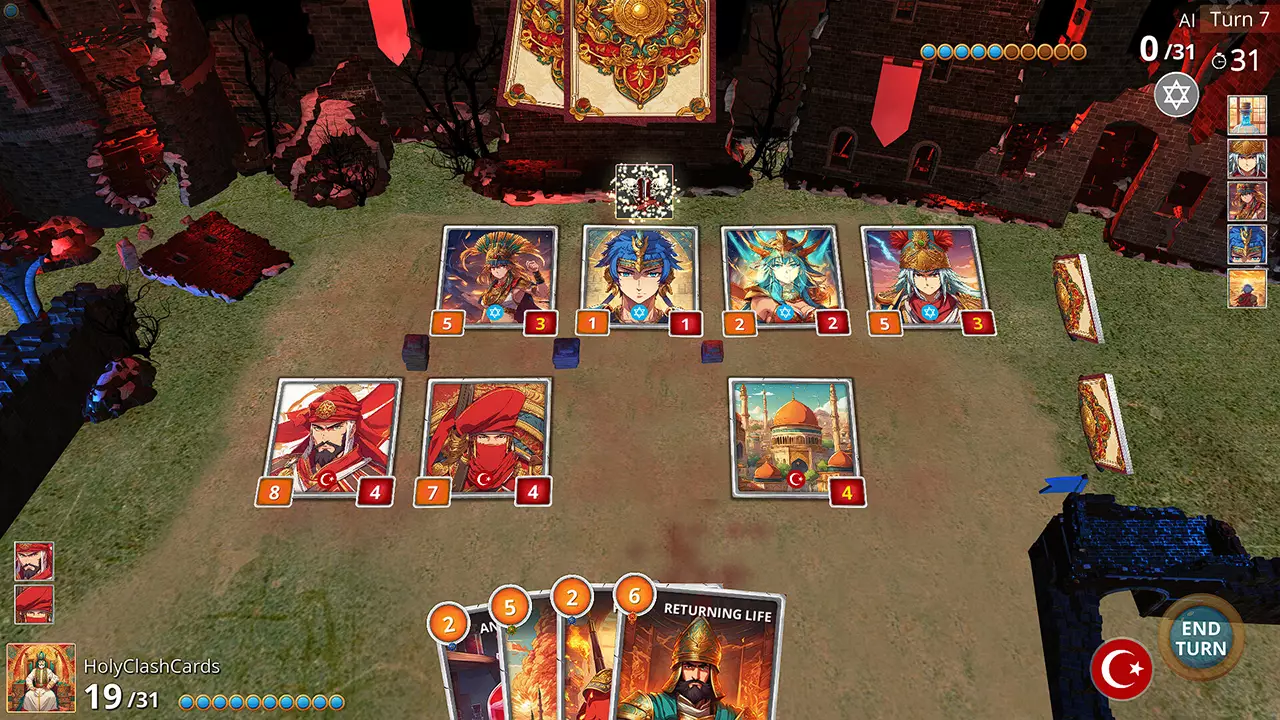Viewport: 1280px width, 720px height.
Task: Click the cost badge 5 on the second hand card
Action: (510, 606)
